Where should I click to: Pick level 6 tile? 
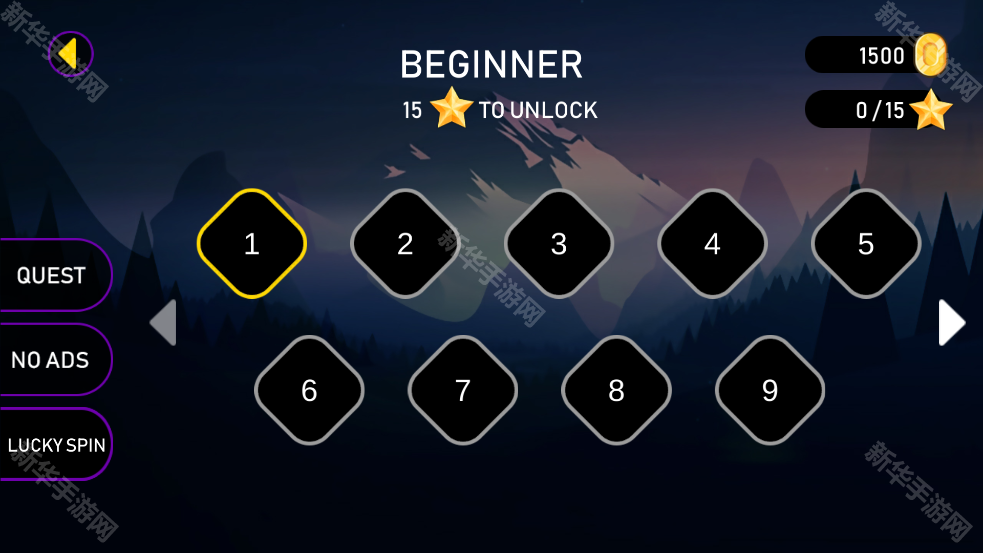(309, 390)
